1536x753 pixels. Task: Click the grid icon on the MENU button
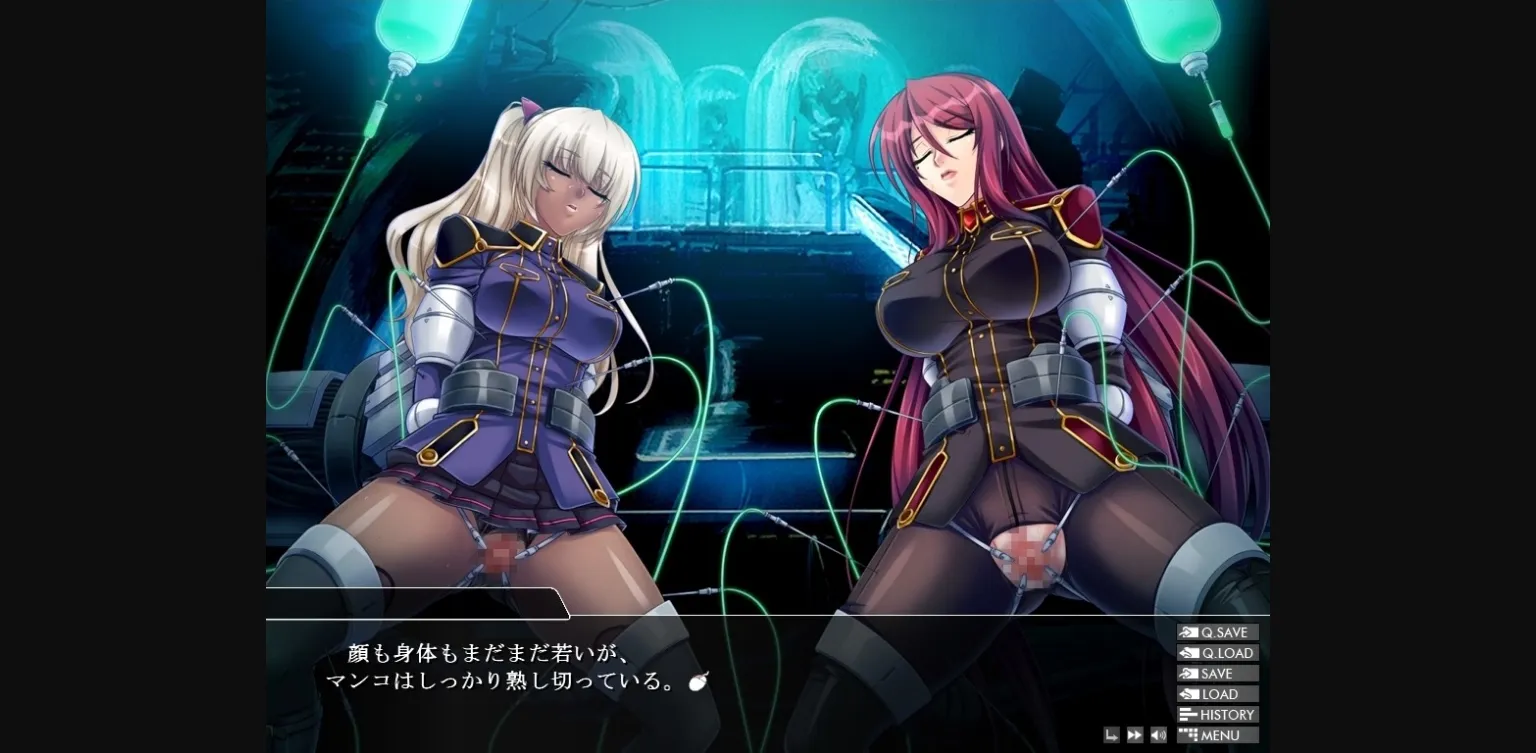(1188, 735)
